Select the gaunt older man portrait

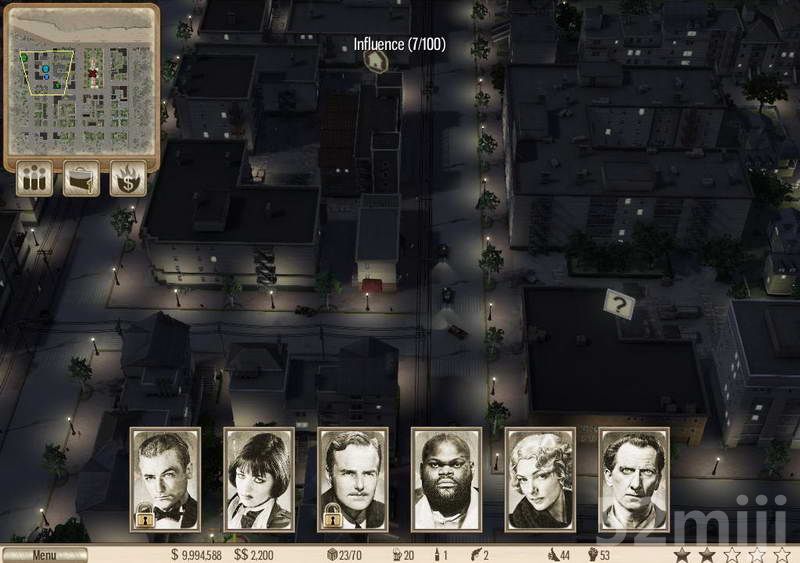coord(634,479)
